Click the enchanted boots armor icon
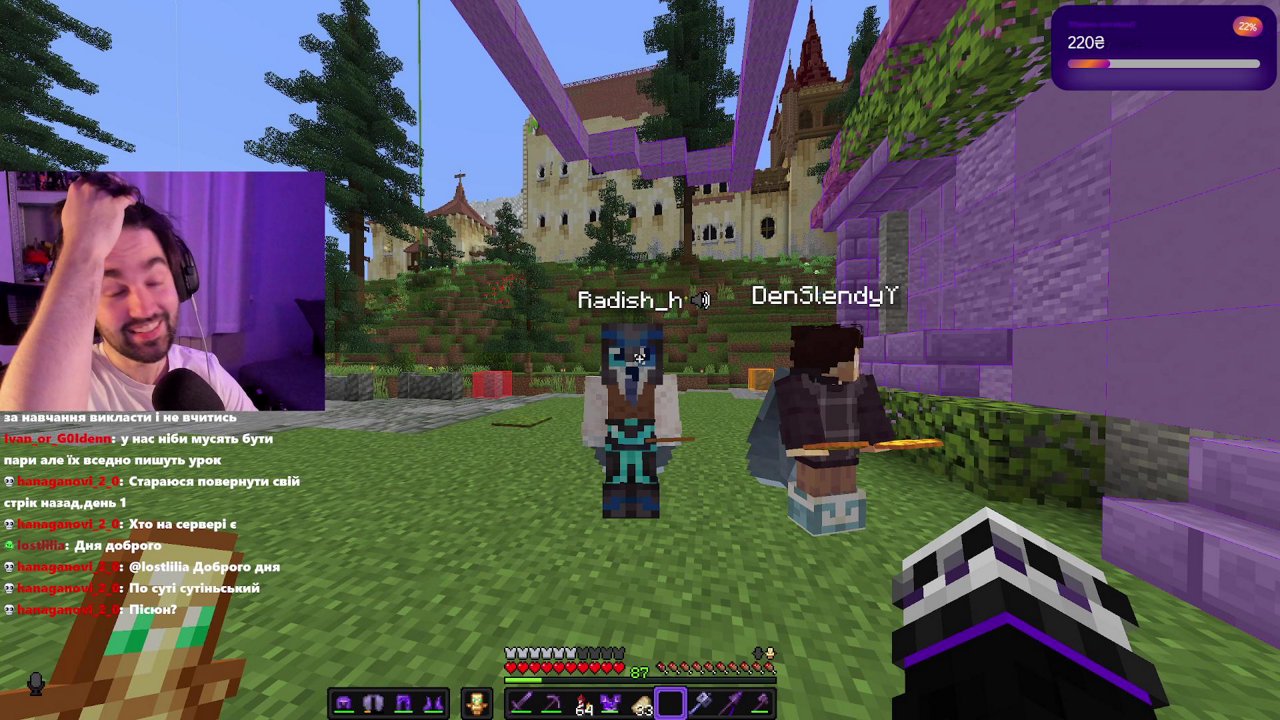Viewport: 1280px width, 720px height. (x=434, y=702)
